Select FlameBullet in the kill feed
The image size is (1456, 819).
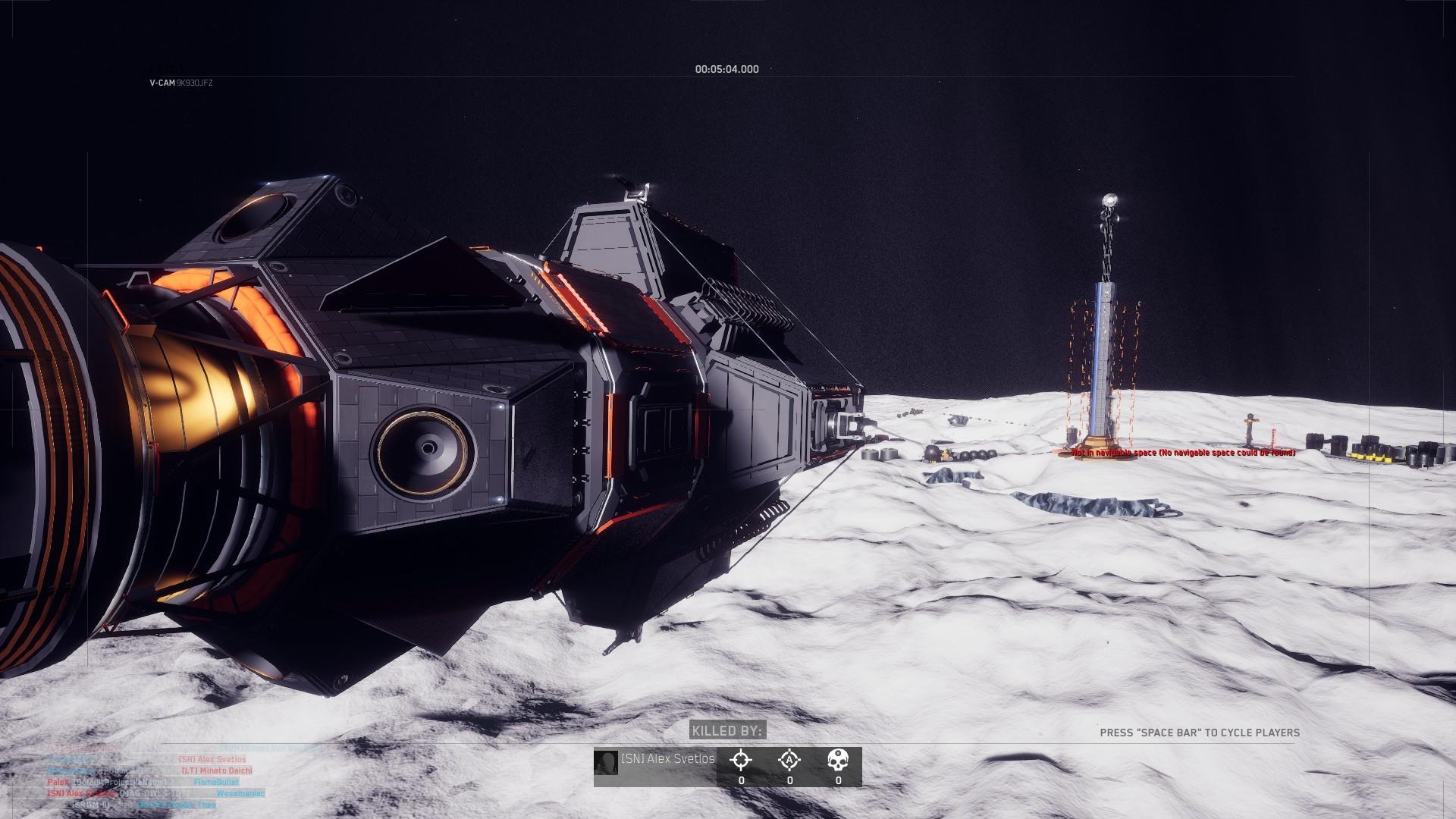pyautogui.click(x=217, y=782)
